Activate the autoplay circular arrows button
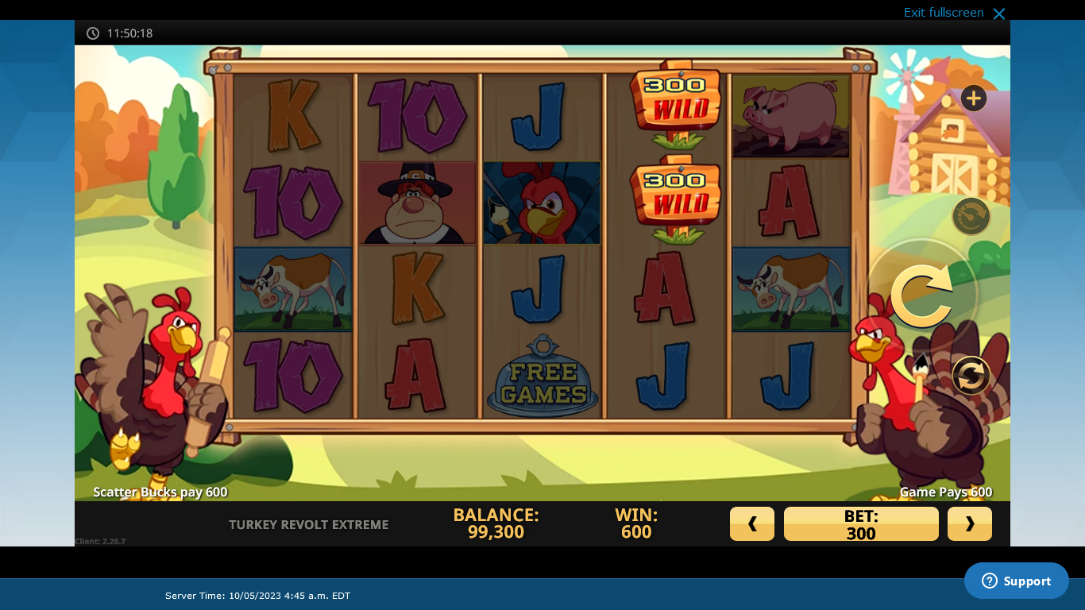This screenshot has height=610, width=1085. coord(970,376)
